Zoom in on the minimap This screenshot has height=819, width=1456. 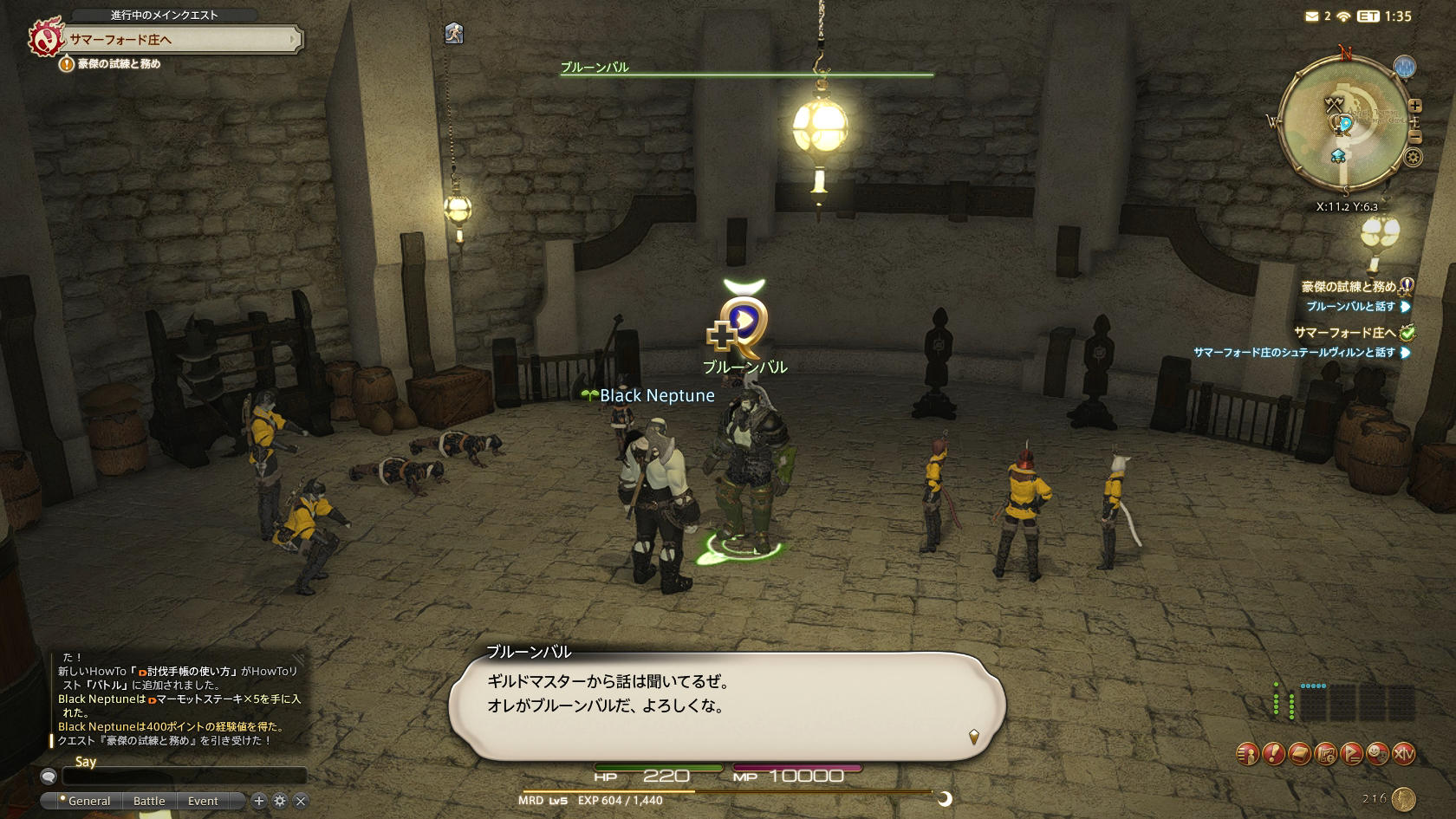1415,106
